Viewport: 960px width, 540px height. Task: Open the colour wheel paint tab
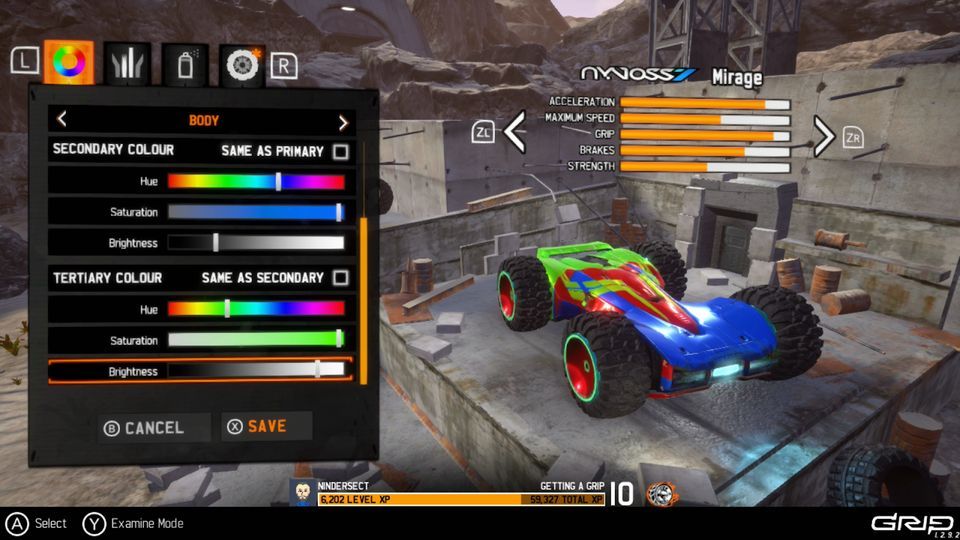69,65
